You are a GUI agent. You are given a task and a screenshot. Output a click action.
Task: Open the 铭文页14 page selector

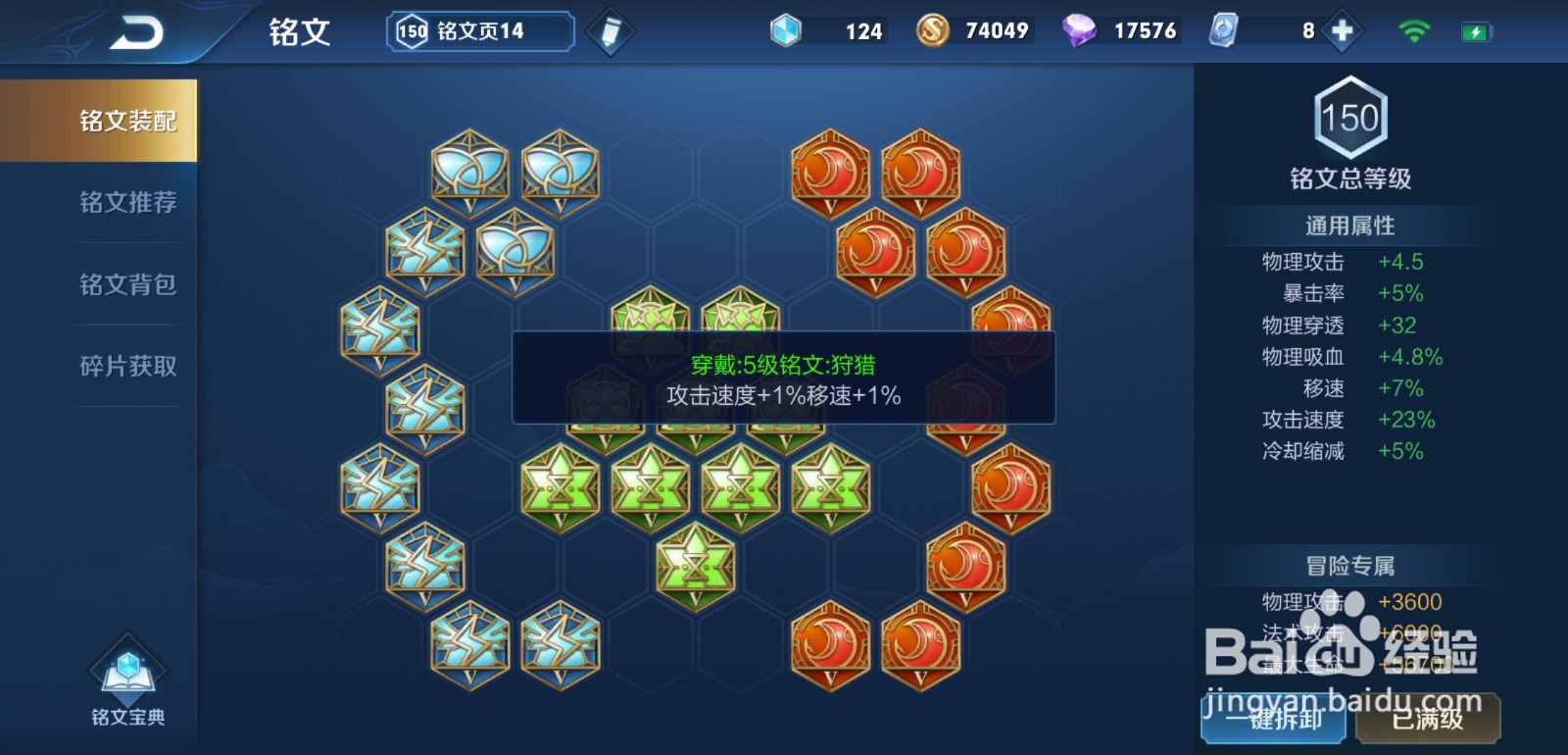click(477, 29)
